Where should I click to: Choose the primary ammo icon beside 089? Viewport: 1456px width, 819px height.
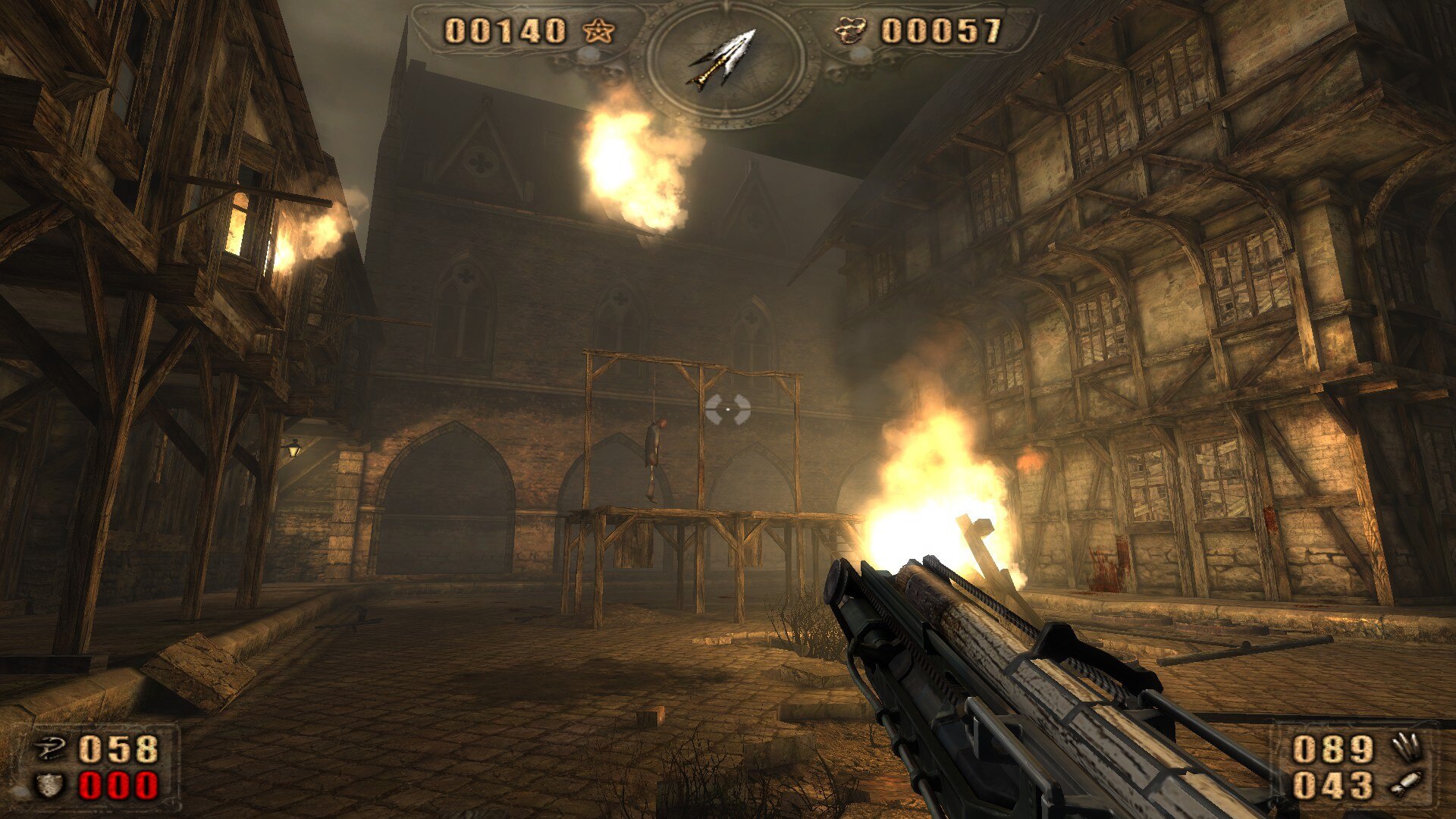click(x=1407, y=748)
